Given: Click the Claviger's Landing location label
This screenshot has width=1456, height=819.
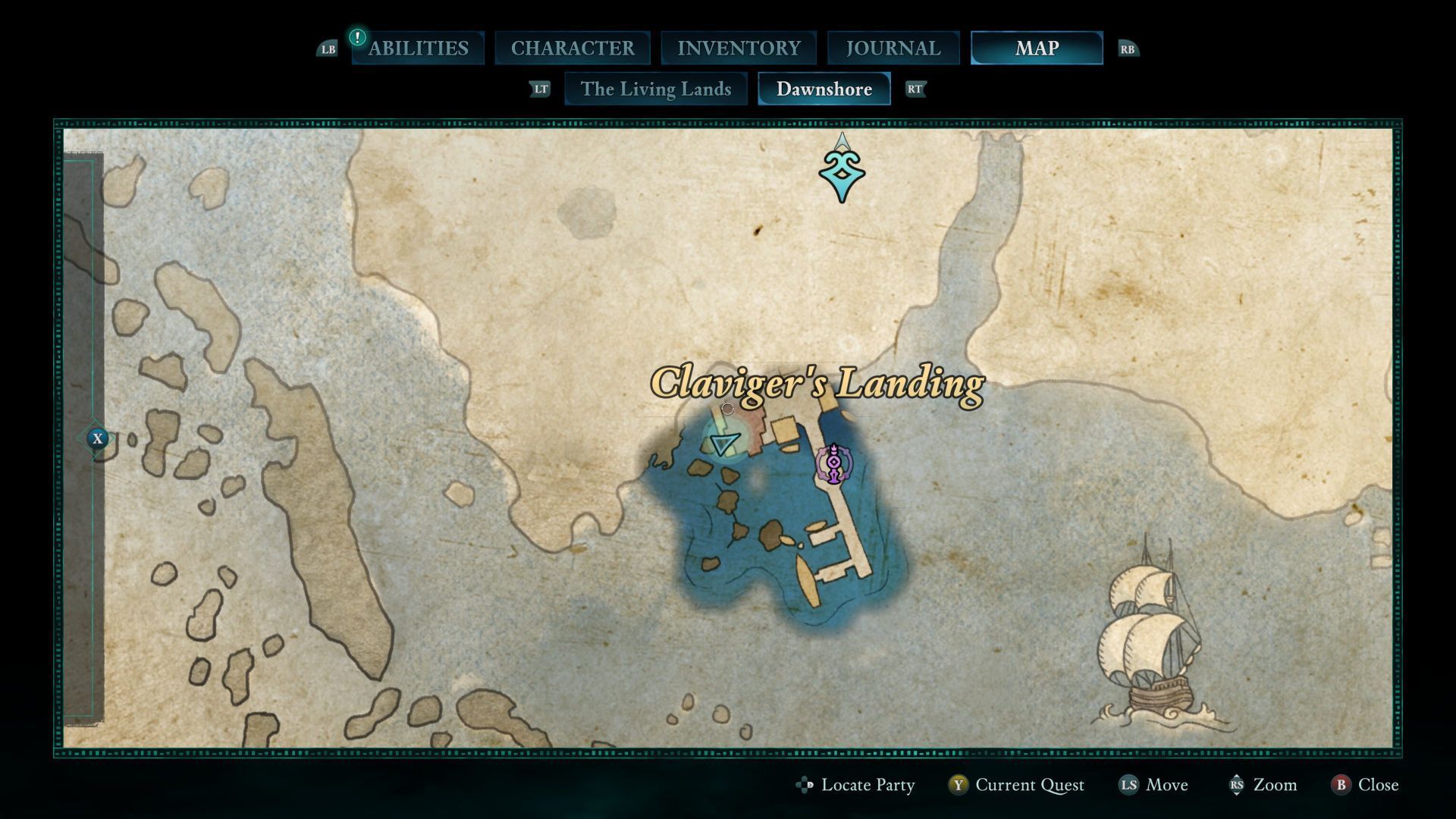Looking at the screenshot, I should pos(817,384).
